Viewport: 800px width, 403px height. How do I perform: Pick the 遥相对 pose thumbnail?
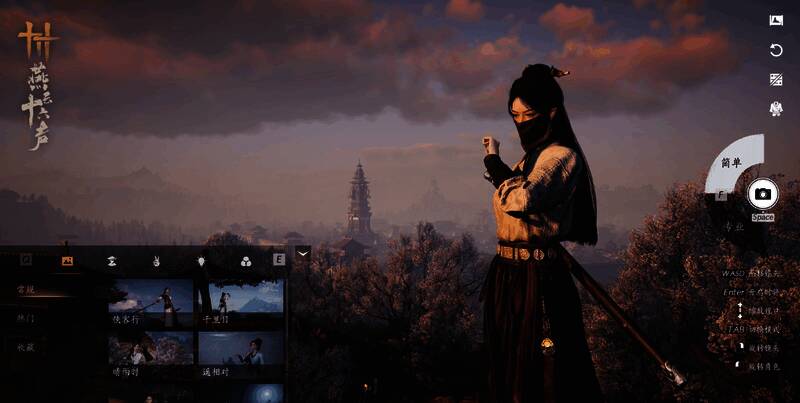coord(240,354)
